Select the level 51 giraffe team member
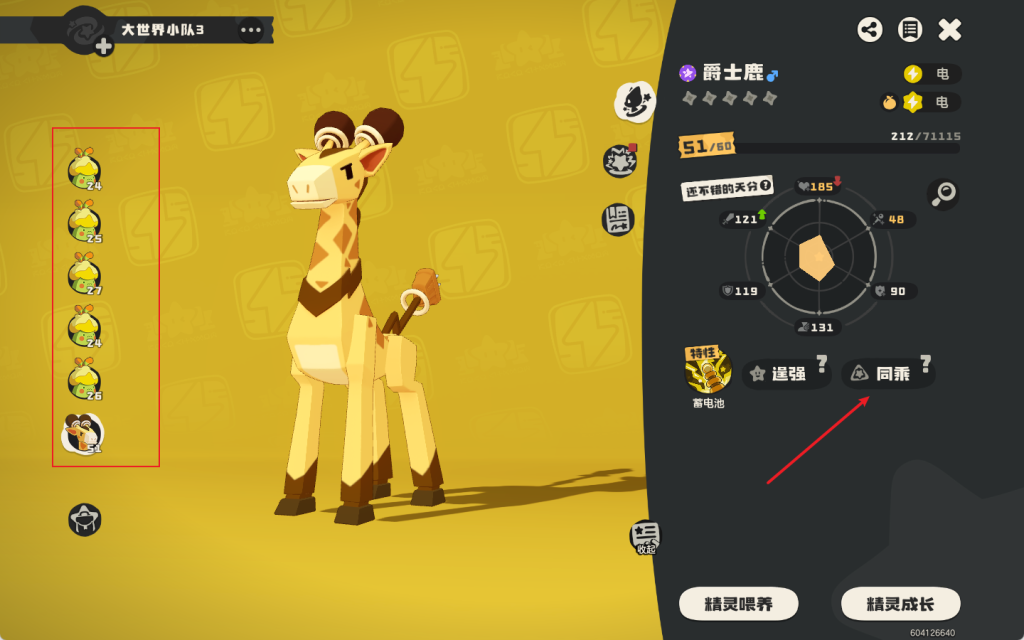Viewport: 1024px width, 640px height. coord(83,433)
